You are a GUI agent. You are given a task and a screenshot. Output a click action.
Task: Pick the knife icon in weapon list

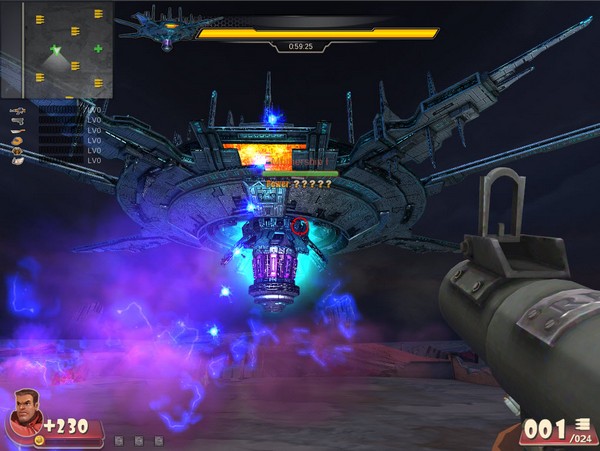(x=17, y=133)
